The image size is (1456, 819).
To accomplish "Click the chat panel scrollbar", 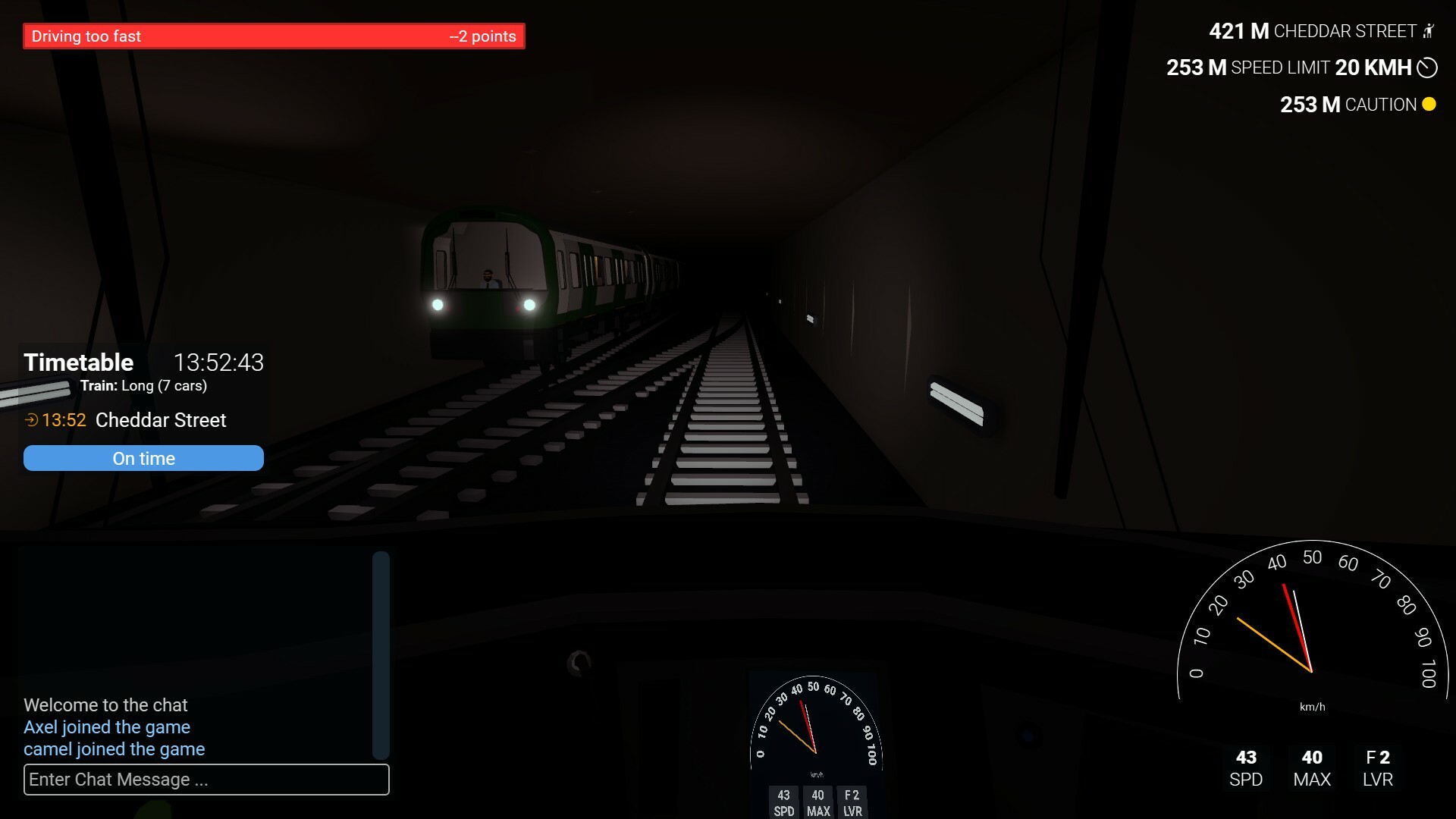I will point(381,655).
